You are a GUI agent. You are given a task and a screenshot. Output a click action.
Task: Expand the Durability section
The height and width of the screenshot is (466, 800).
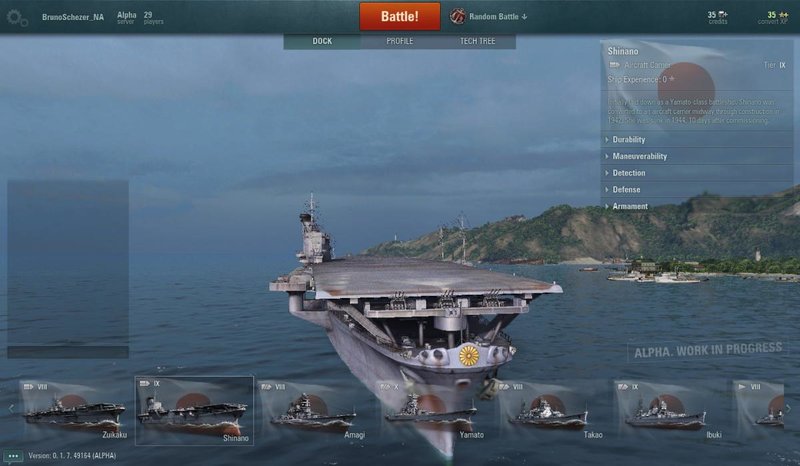point(629,140)
